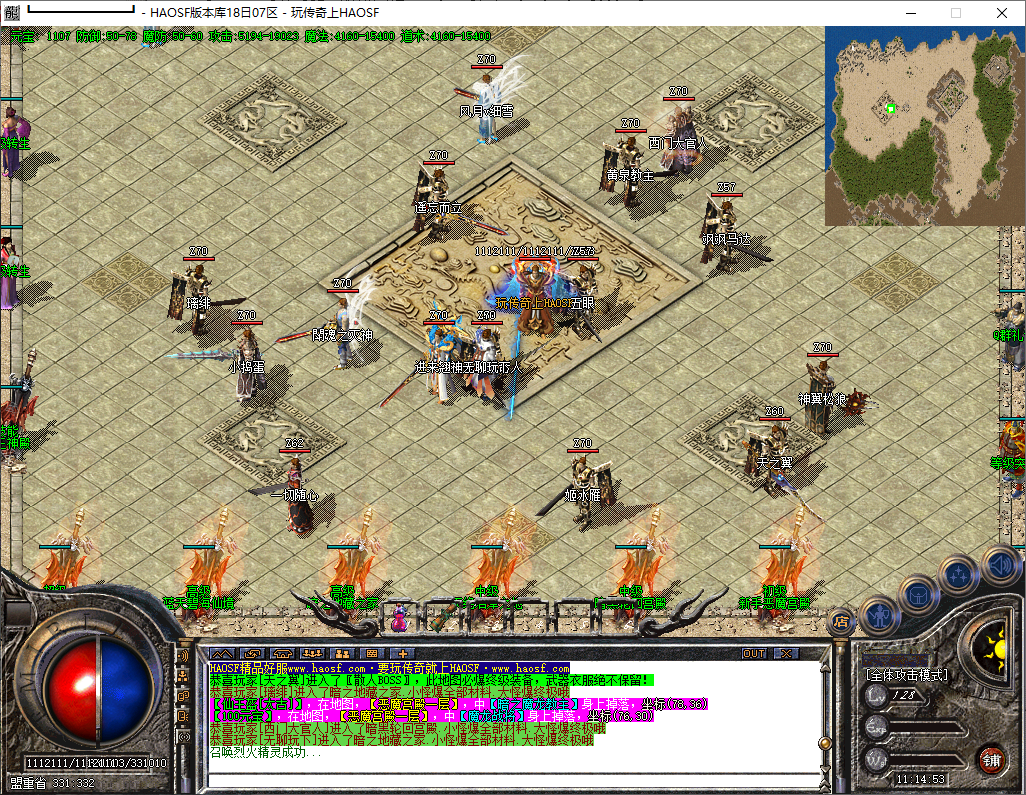Open the skills button with four sparkles
Image resolution: width=1026 pixels, height=795 pixels.
(x=959, y=574)
